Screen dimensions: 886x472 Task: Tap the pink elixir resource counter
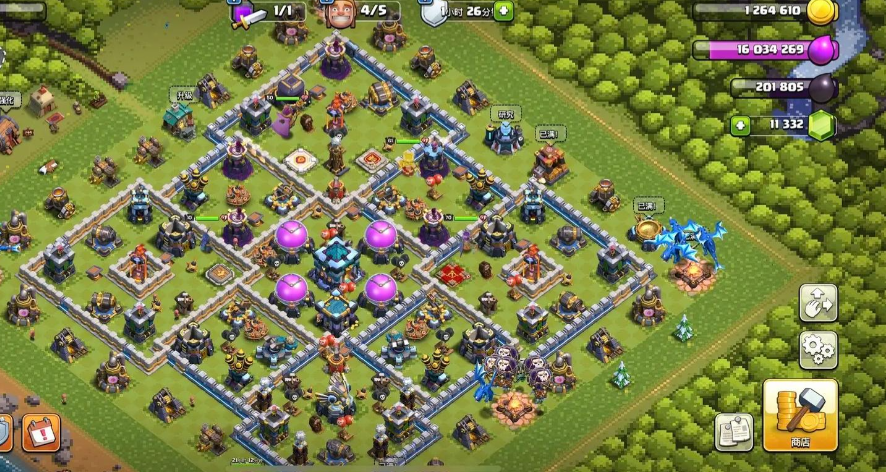(x=765, y=49)
